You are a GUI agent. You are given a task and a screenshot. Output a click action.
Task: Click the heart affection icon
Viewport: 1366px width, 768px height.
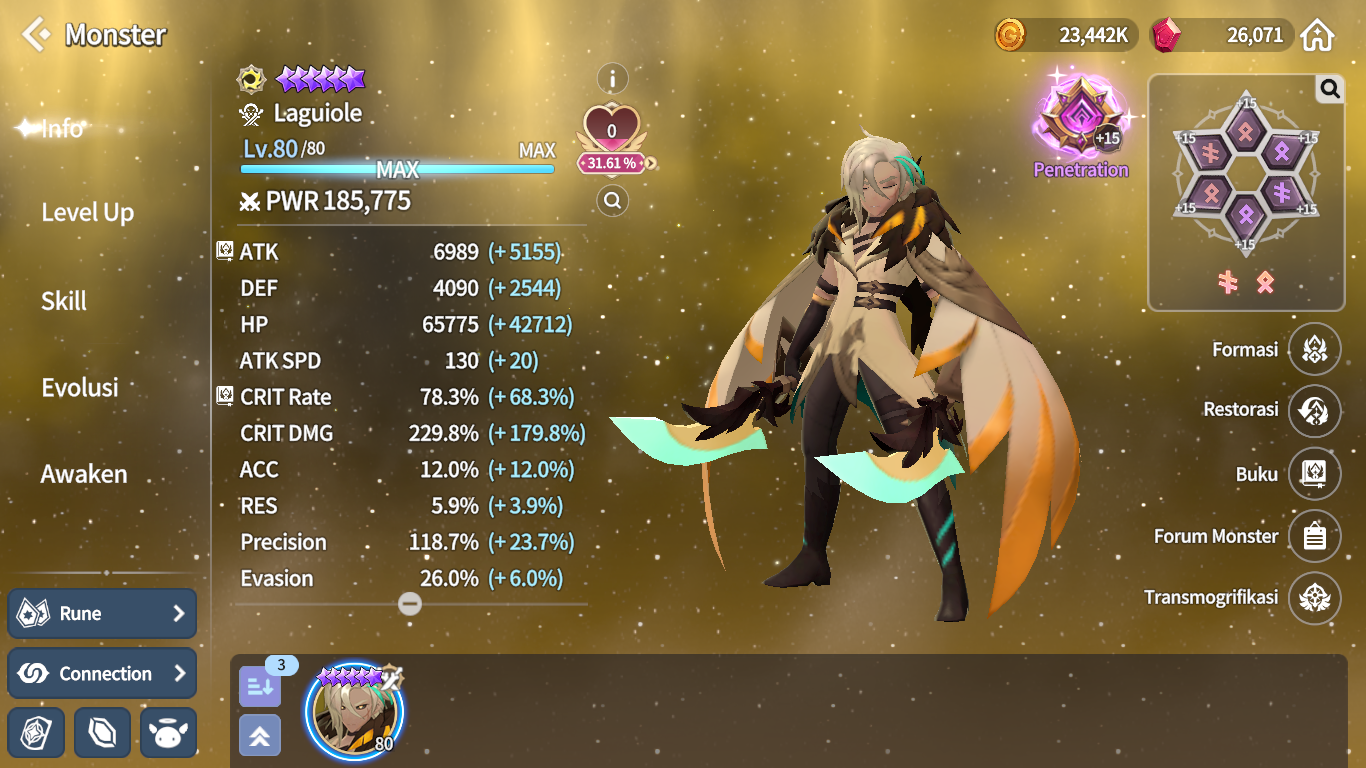[x=612, y=131]
